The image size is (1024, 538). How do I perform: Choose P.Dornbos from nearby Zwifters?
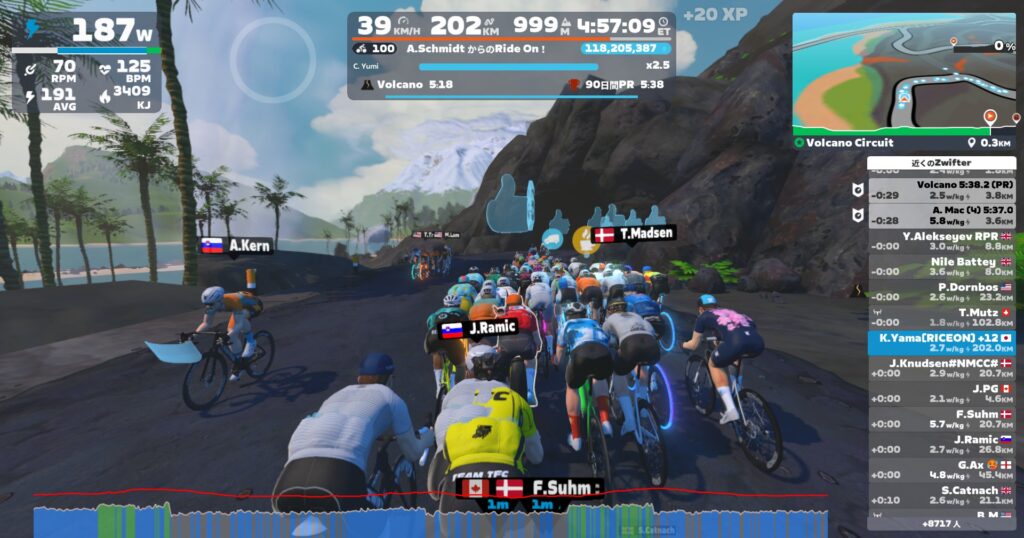tap(941, 292)
